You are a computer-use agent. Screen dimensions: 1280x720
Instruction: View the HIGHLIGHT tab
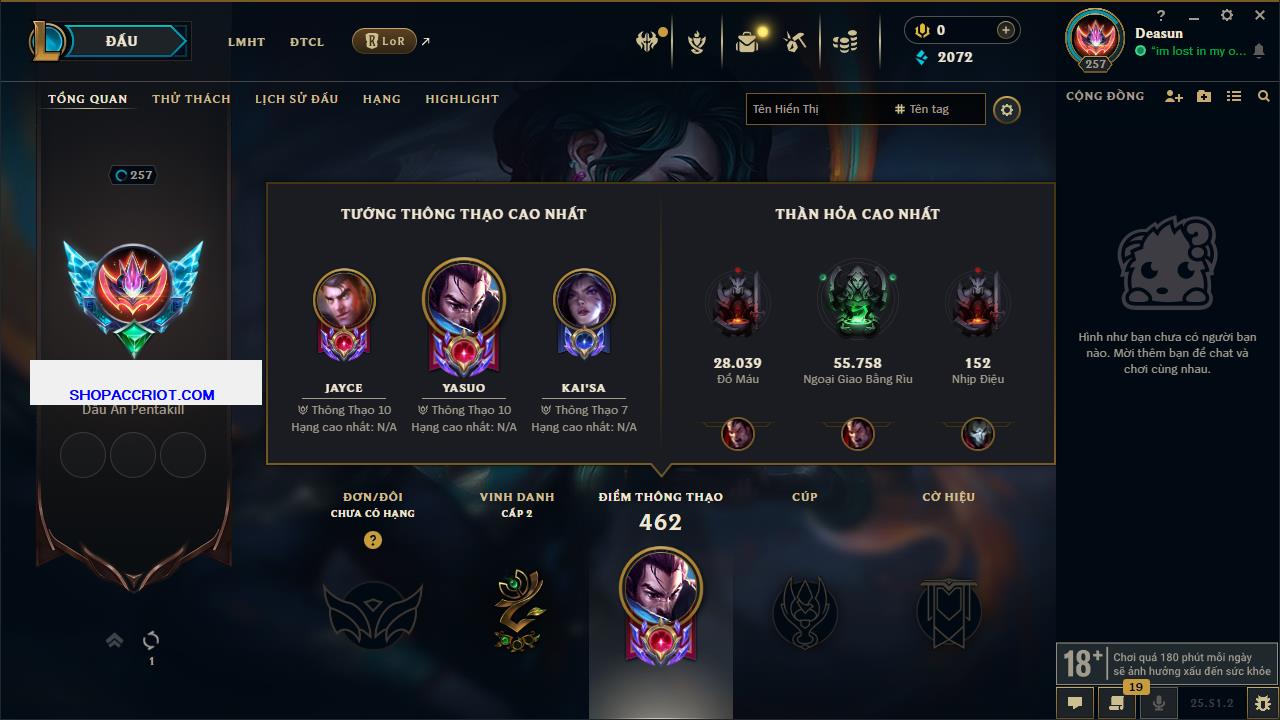pyautogui.click(x=461, y=99)
